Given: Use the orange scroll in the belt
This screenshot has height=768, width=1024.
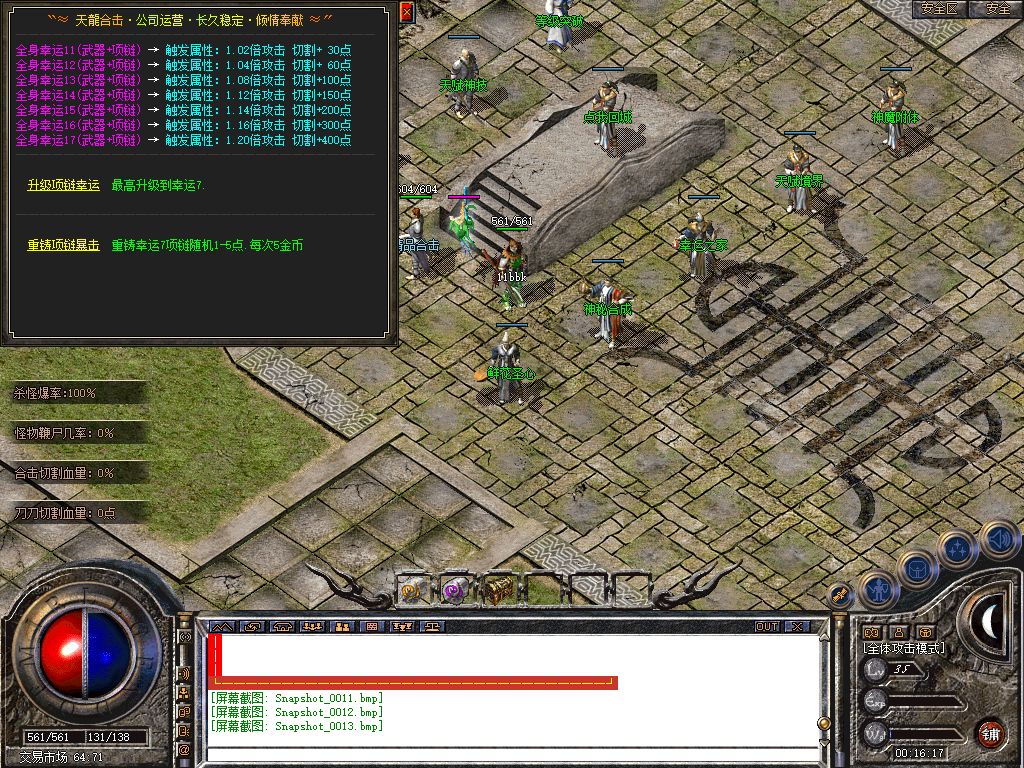Looking at the screenshot, I should coord(413,590).
